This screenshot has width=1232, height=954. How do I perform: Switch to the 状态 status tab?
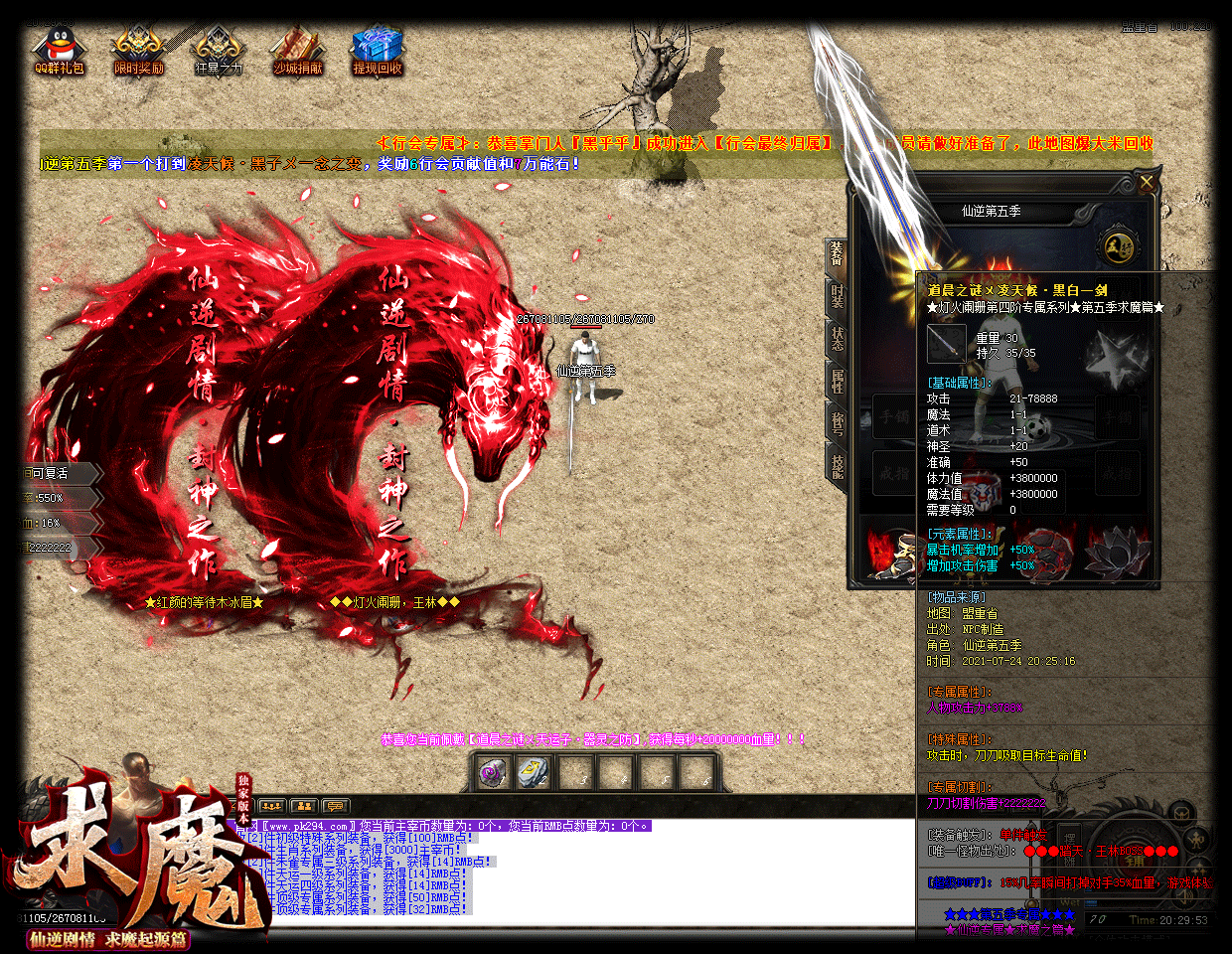point(837,338)
